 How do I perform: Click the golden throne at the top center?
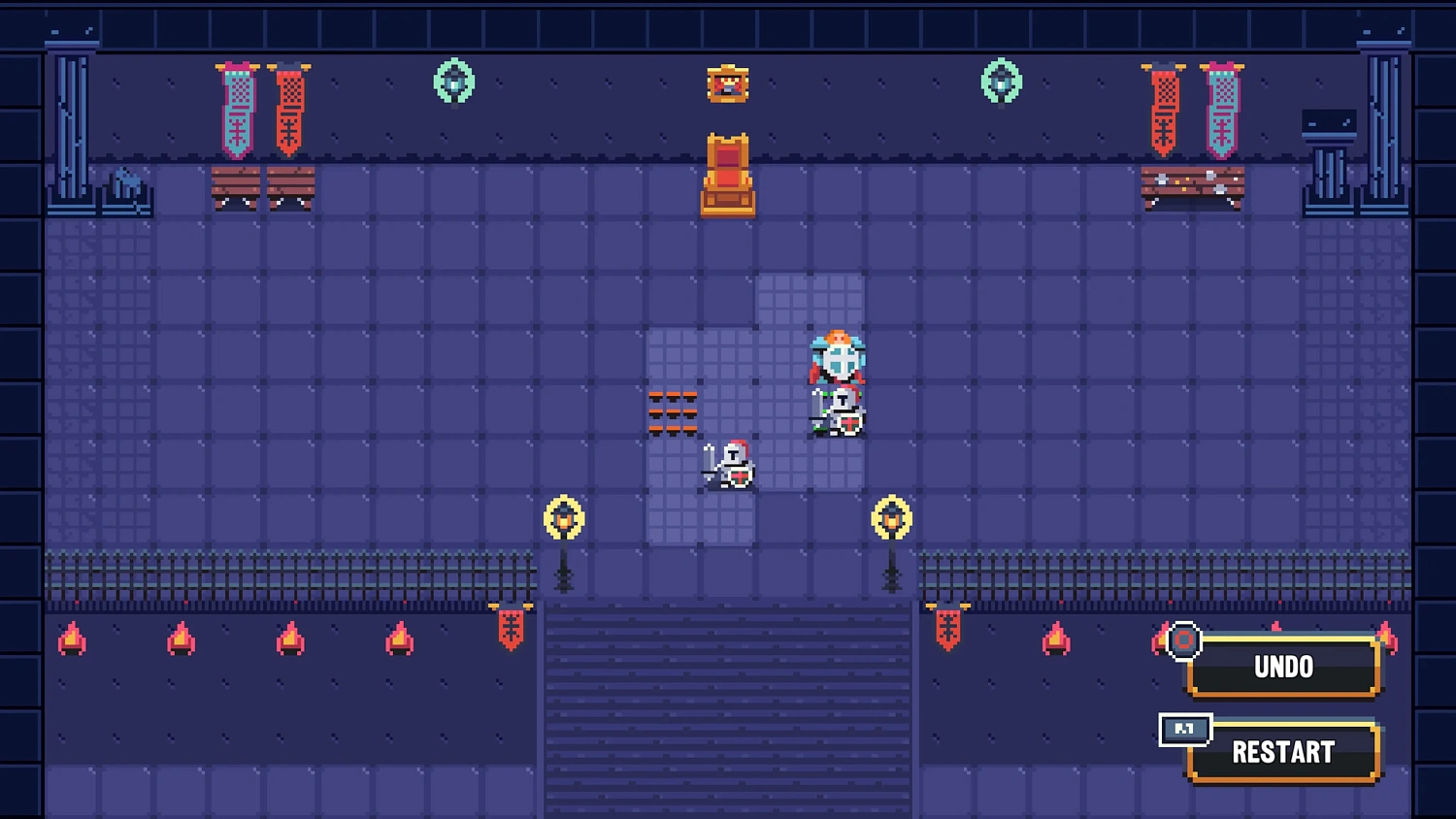727,175
